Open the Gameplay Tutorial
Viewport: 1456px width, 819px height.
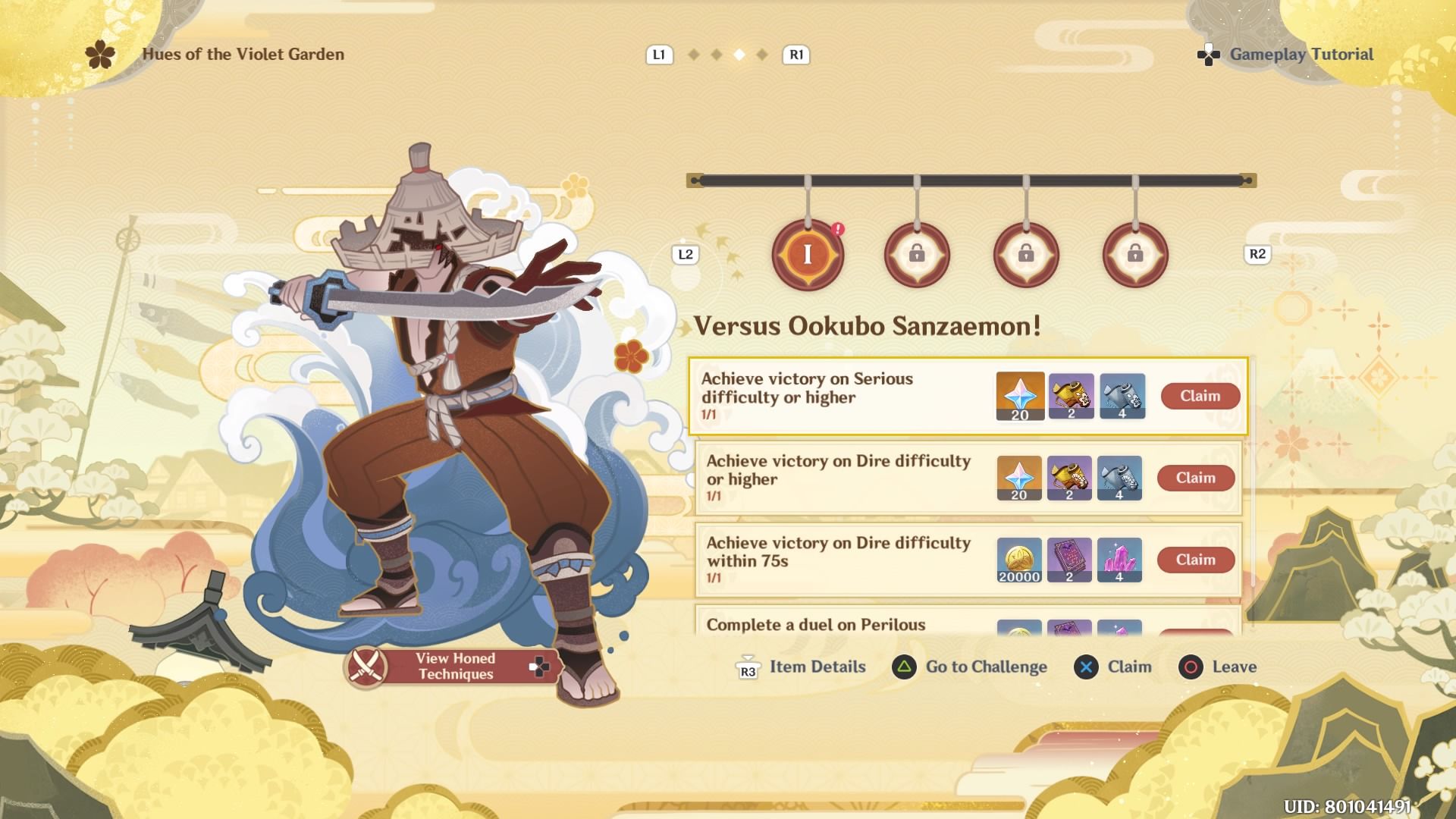pos(1301,55)
